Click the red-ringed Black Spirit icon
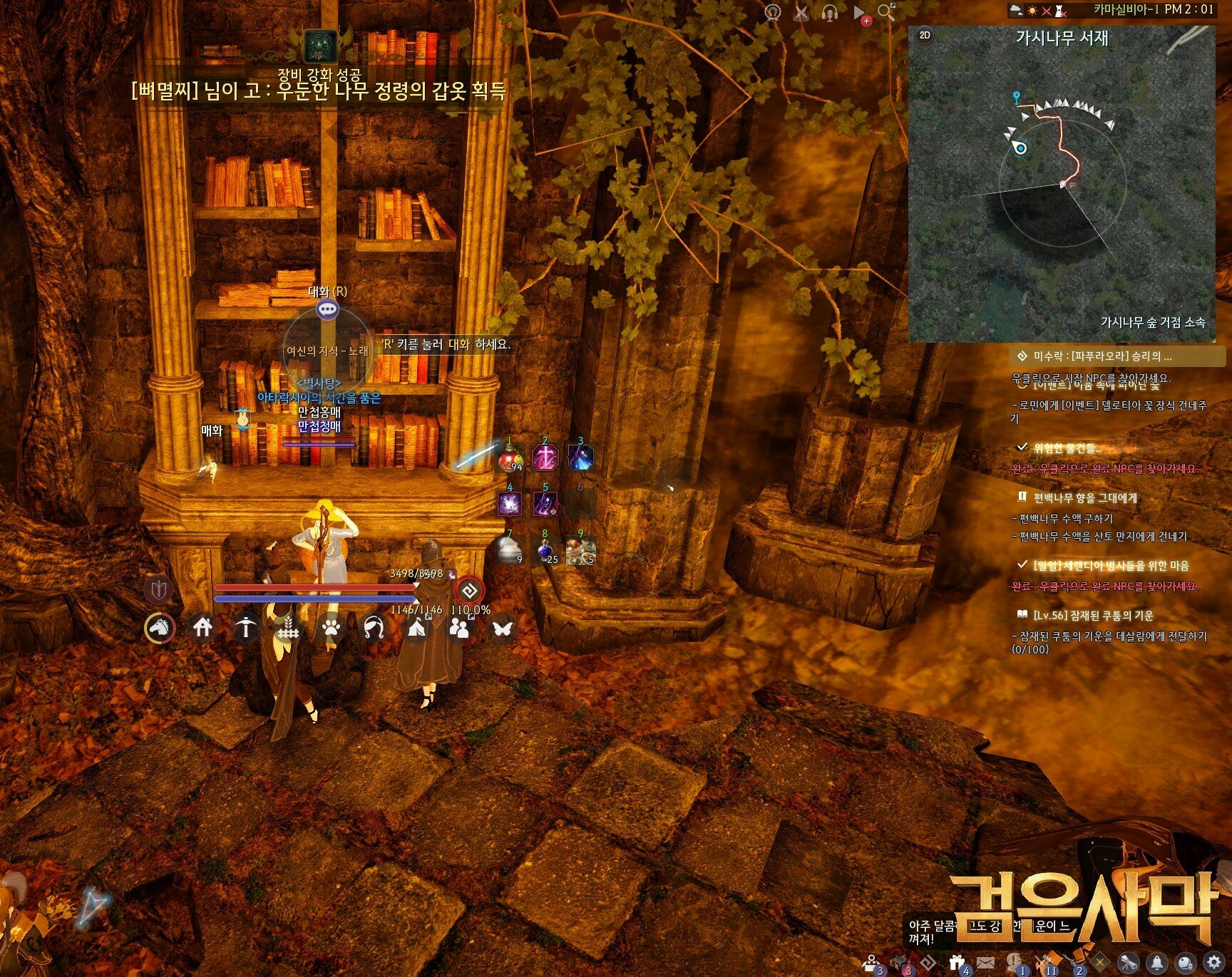Image resolution: width=1232 pixels, height=977 pixels. [x=469, y=591]
